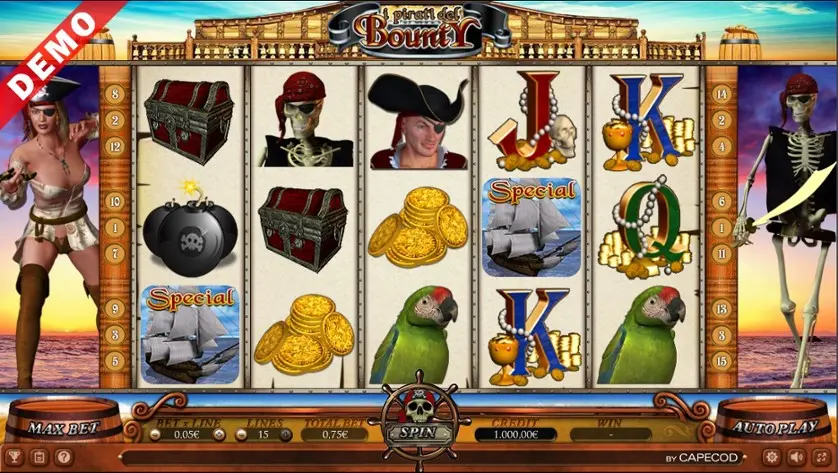Choose payline number 15 marker
The image size is (838, 473).
pyautogui.click(x=720, y=361)
